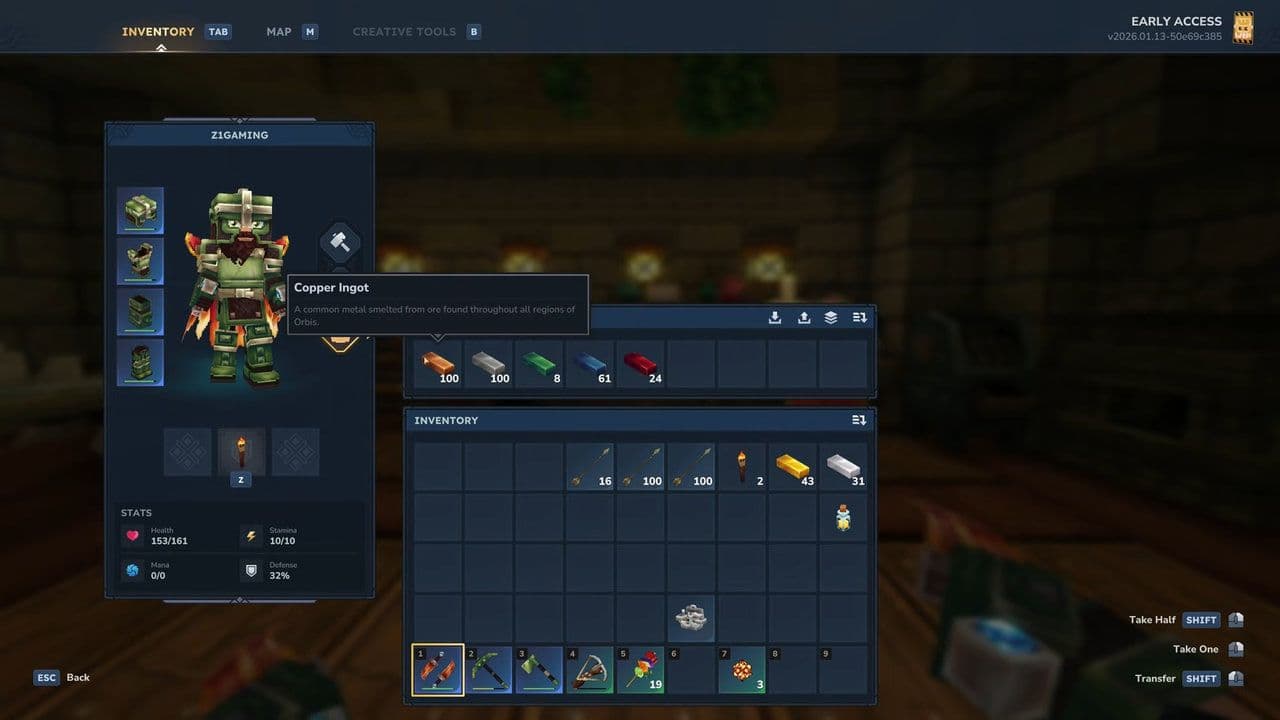Screen dimensions: 1280x720
Task: Select the torch bound to the Z slot
Action: point(240,452)
